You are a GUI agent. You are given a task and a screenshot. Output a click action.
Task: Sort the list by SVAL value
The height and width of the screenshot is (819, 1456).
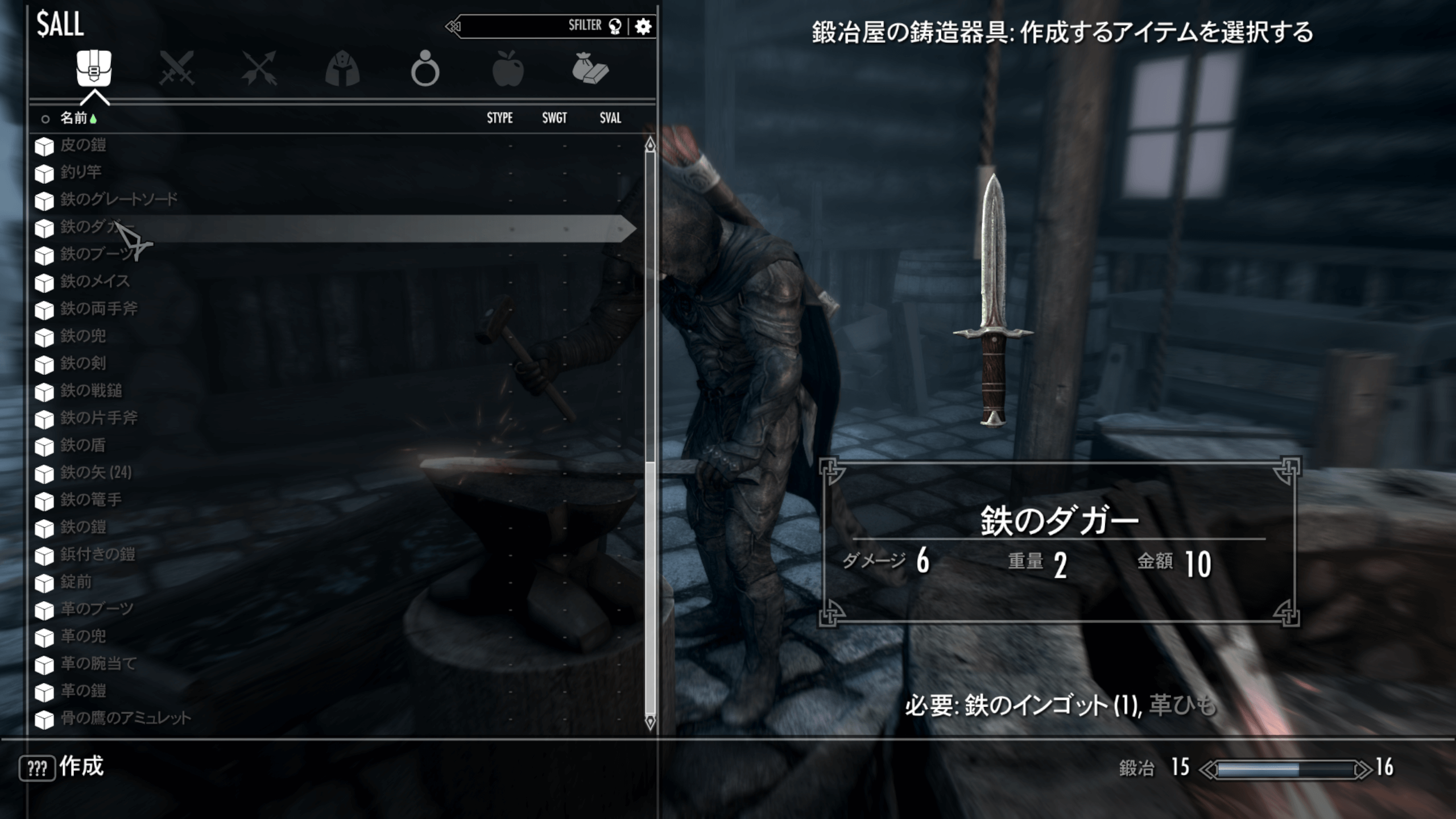click(609, 118)
